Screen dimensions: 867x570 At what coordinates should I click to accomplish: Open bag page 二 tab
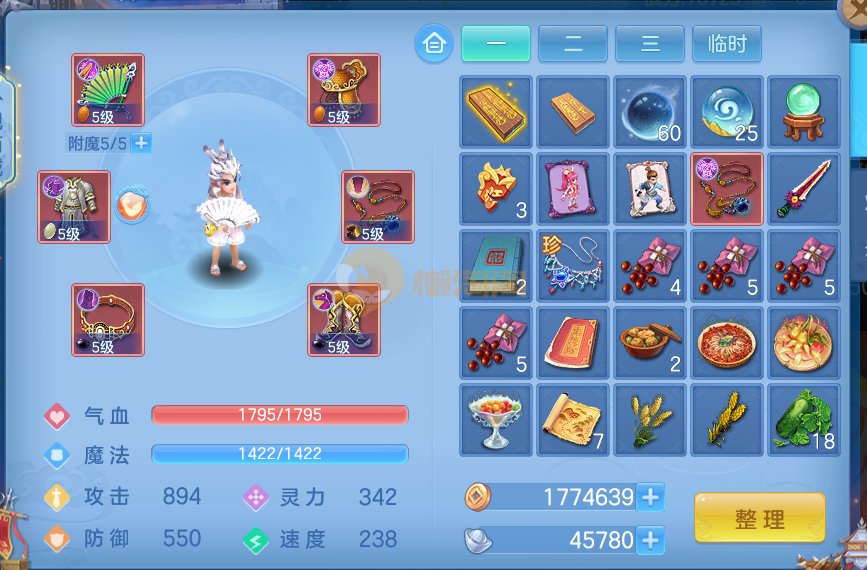coord(572,44)
